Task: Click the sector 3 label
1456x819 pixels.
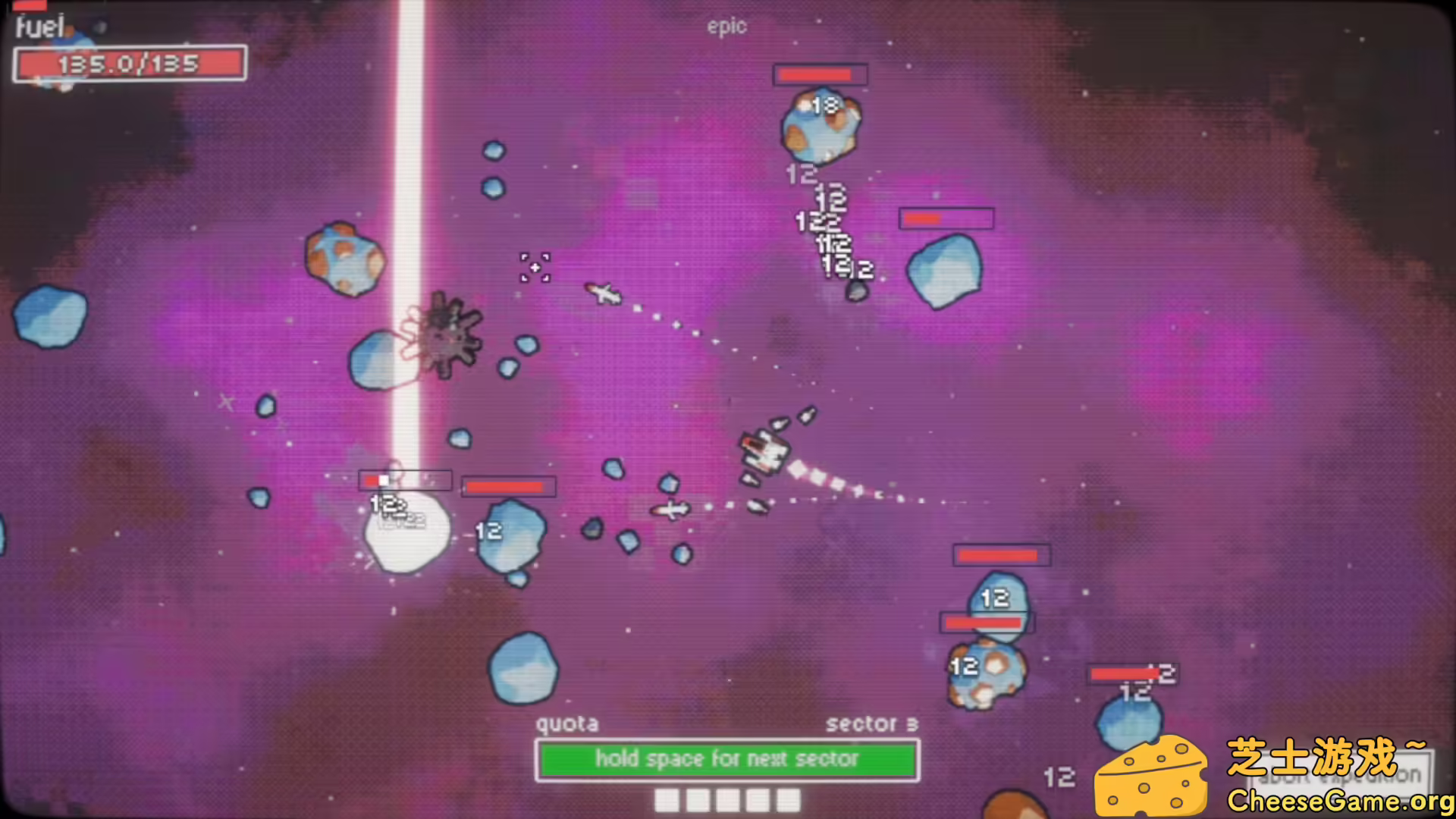Action: 873,723
